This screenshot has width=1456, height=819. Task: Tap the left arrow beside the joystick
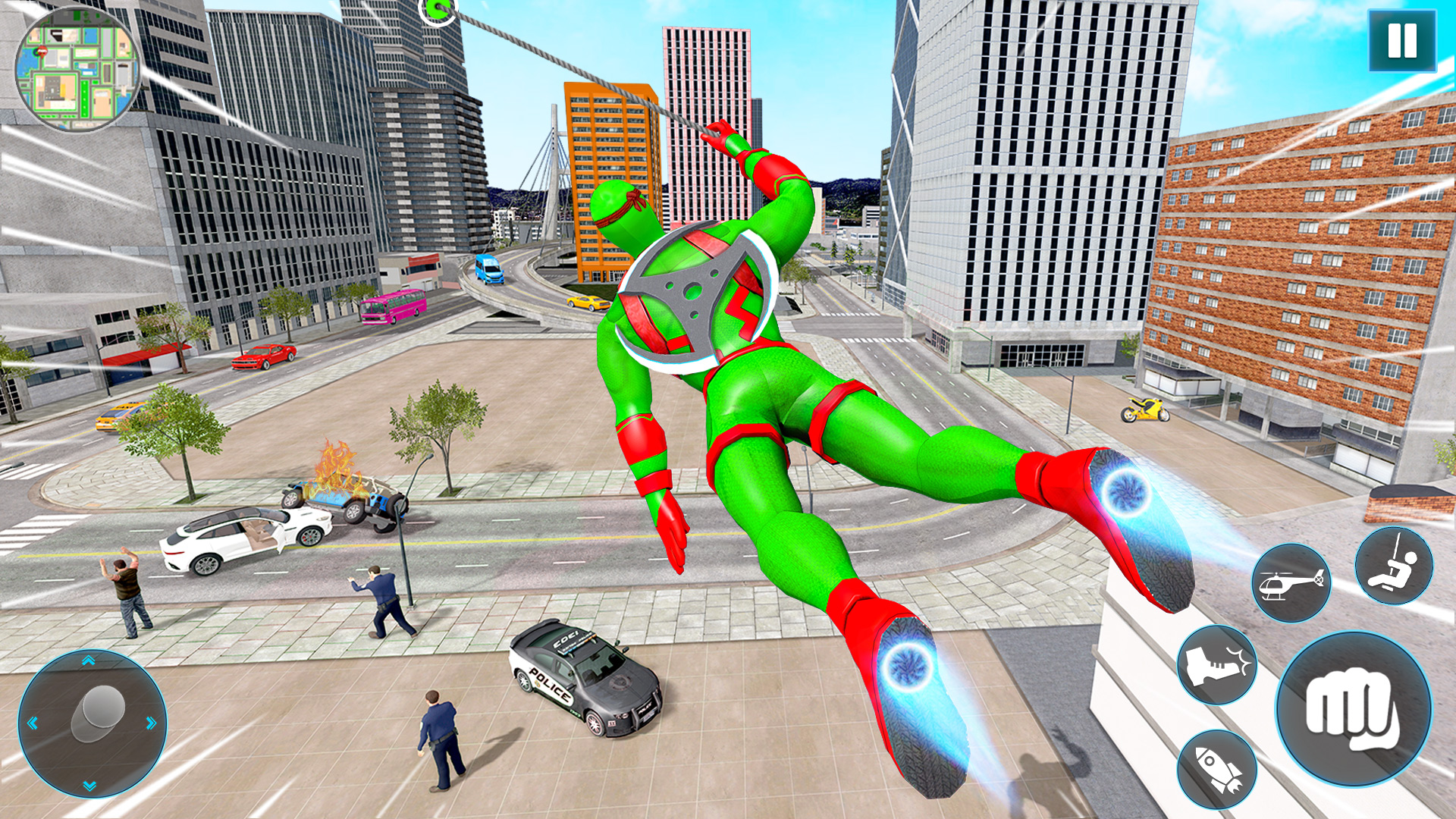pyautogui.click(x=33, y=723)
